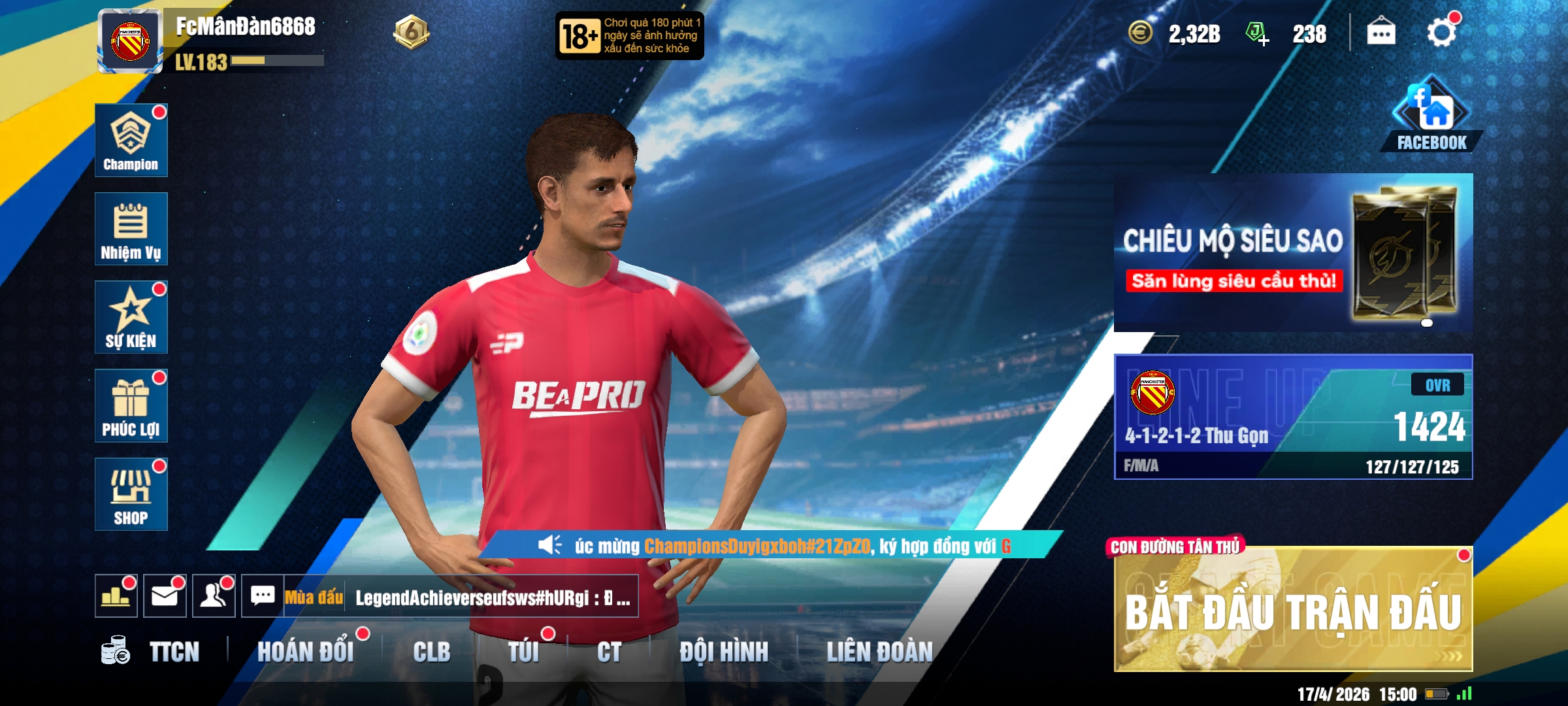Open the Túi bag menu
The width and height of the screenshot is (1568, 706).
click(523, 652)
